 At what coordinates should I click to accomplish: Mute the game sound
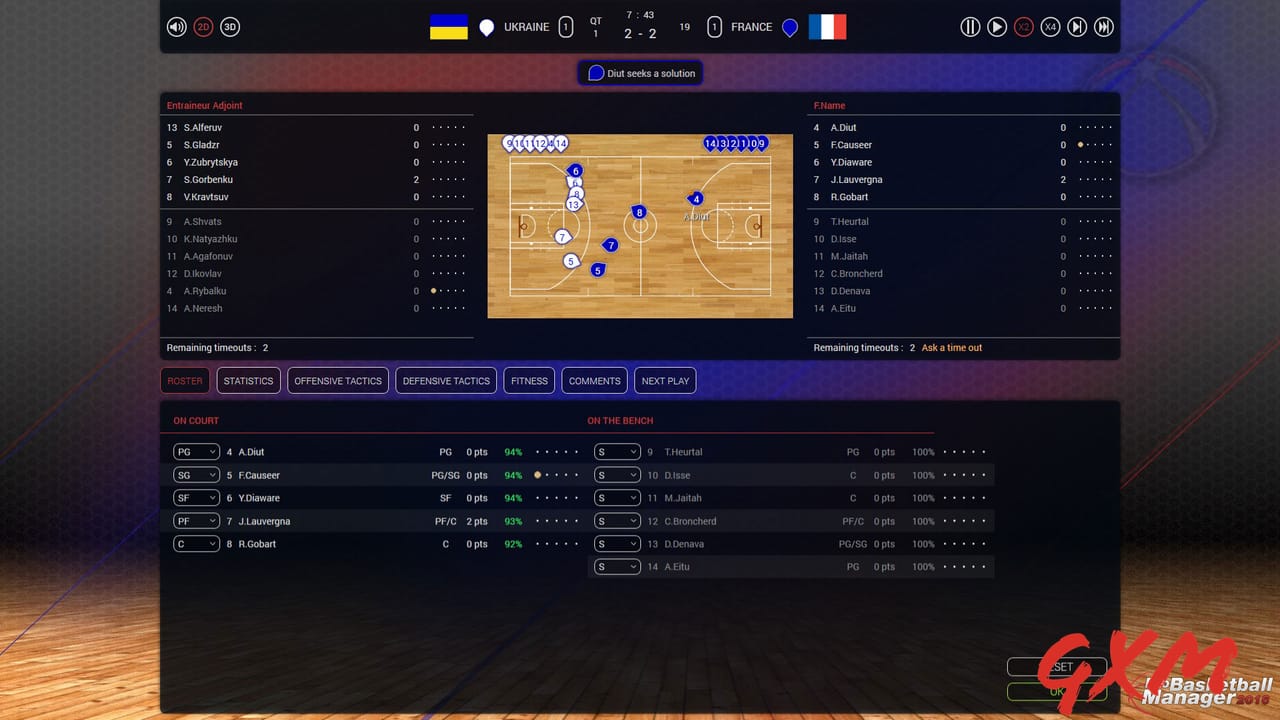pyautogui.click(x=177, y=27)
